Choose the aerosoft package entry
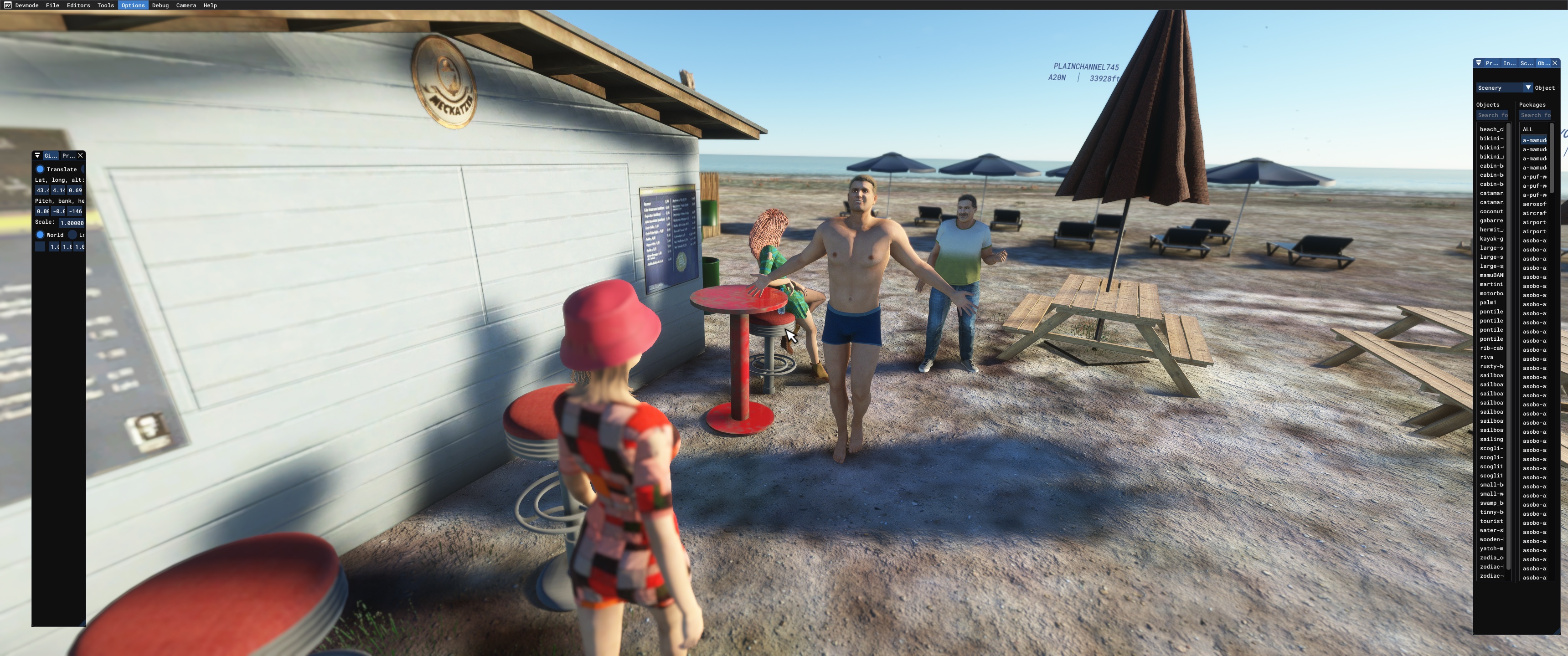This screenshot has height=656, width=1568. point(1534,205)
